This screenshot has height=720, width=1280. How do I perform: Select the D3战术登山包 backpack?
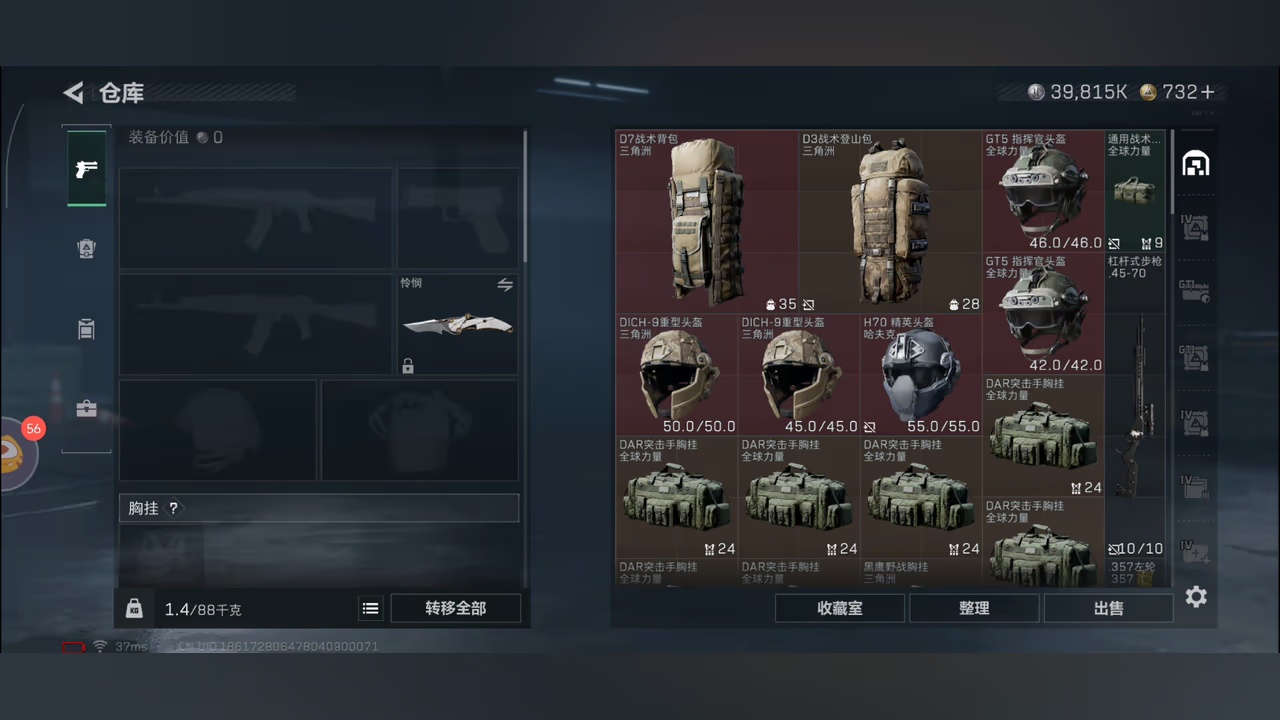click(x=889, y=222)
